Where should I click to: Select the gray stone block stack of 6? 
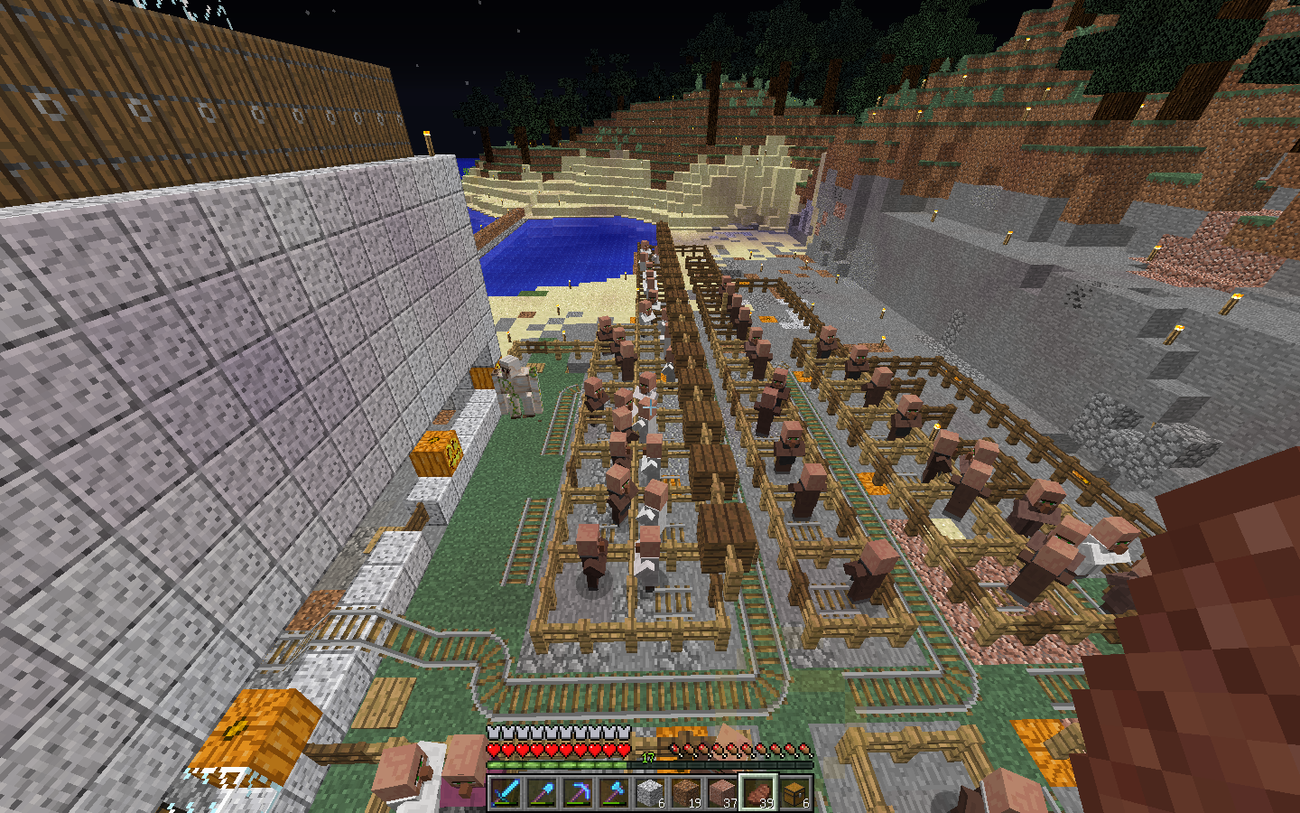(x=650, y=792)
